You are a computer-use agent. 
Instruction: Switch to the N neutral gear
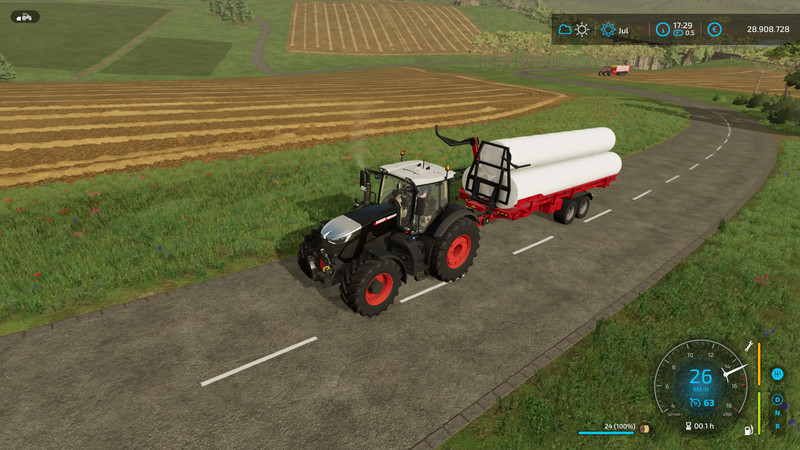777,412
